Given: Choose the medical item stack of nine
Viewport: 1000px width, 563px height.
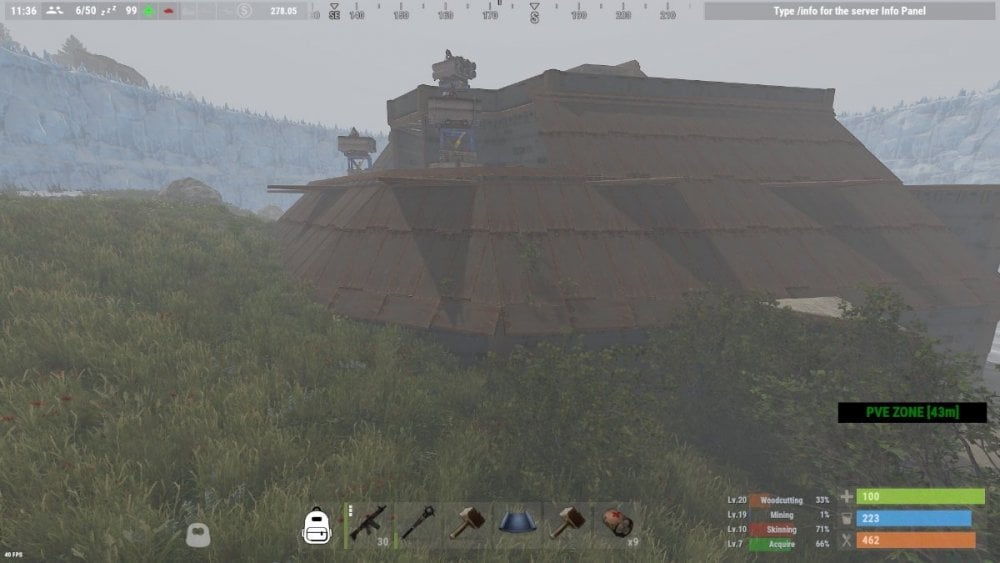Looking at the screenshot, I should tap(616, 524).
